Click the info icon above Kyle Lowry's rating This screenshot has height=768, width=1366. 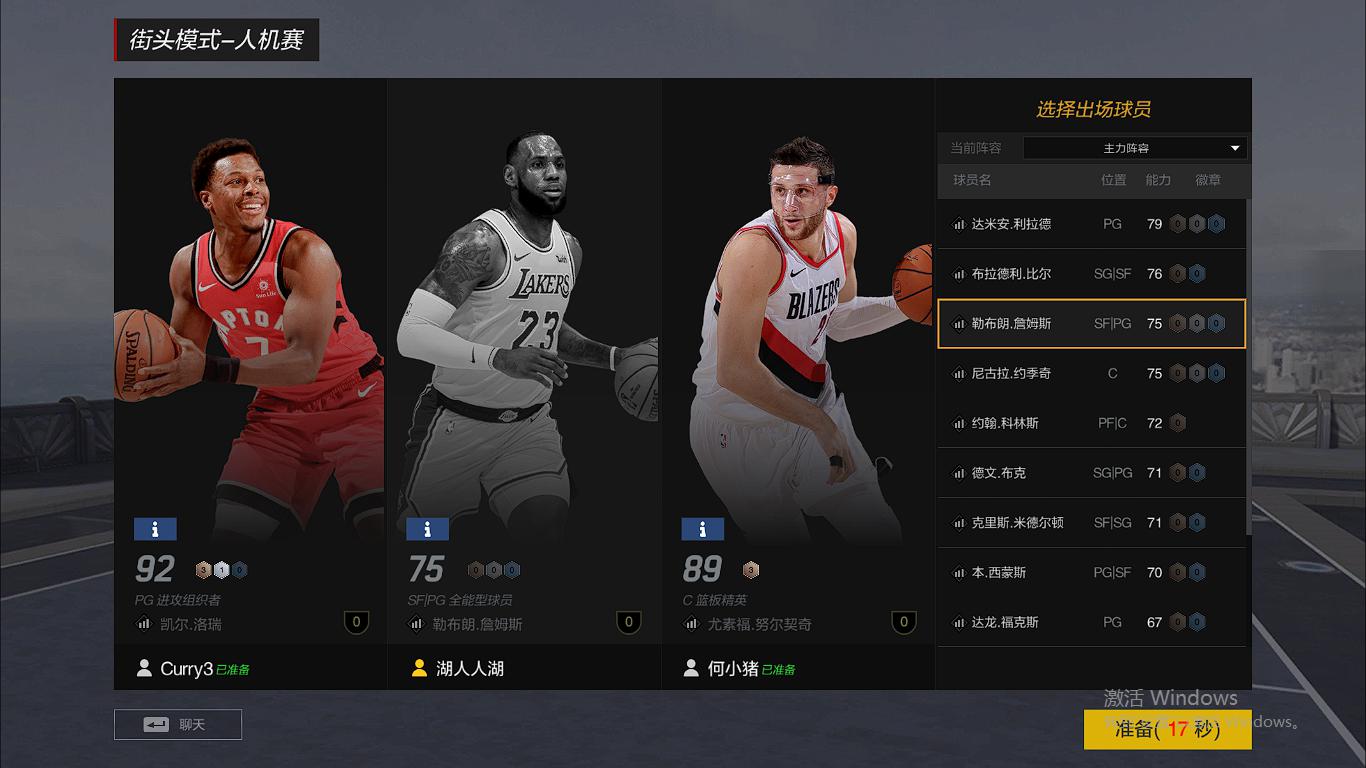click(154, 528)
